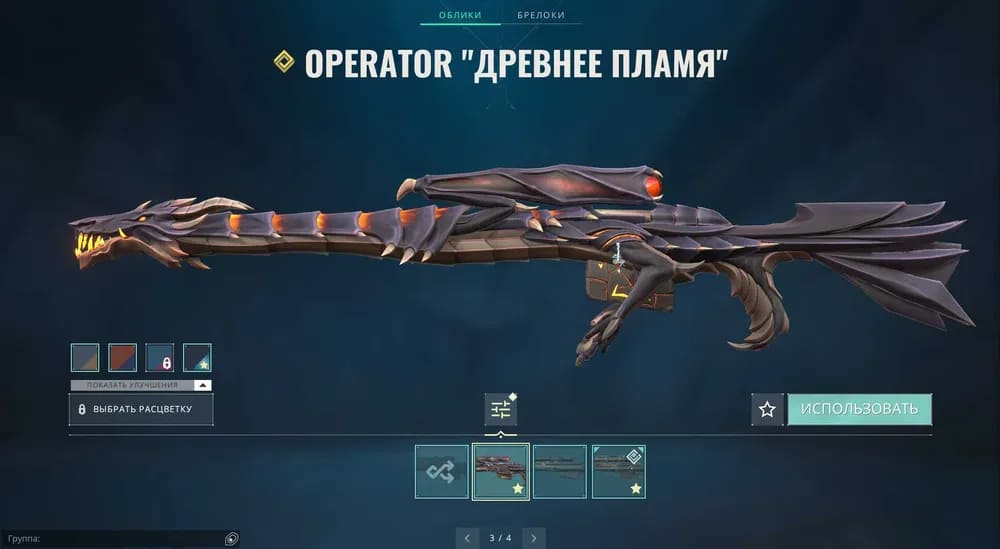Image resolution: width=1000 pixels, height=549 pixels.
Task: Click the ВЫБРАТЬ РАСЦВЕТКУ button
Action: click(141, 409)
